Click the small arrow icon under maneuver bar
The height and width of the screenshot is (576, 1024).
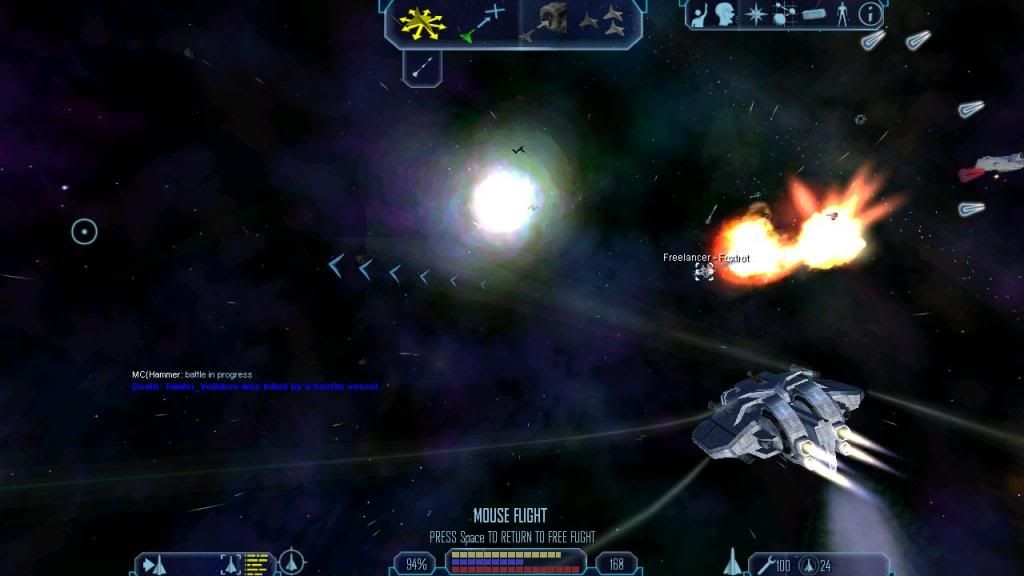coord(422,66)
